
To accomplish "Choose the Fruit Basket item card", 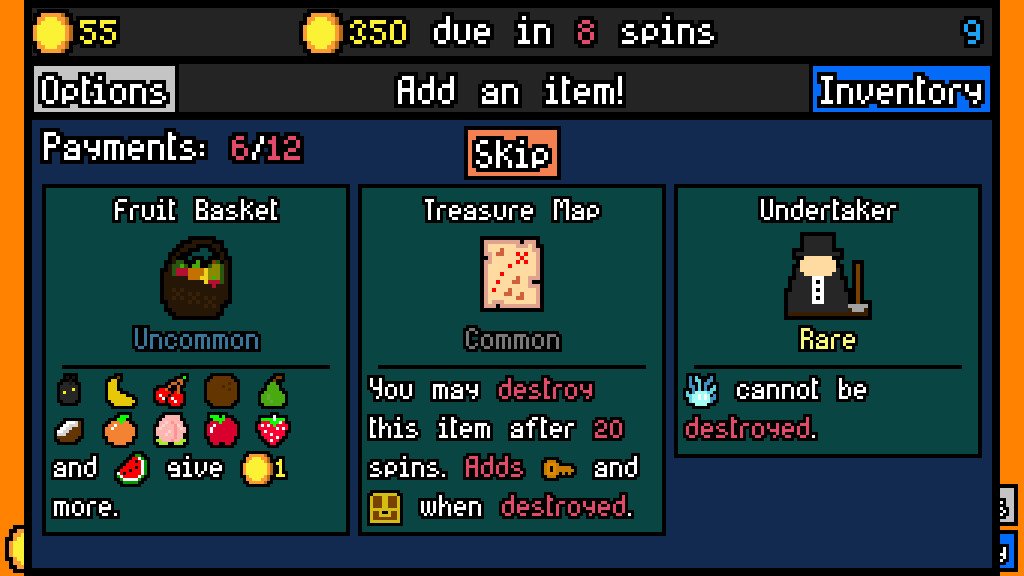I will (x=196, y=359).
